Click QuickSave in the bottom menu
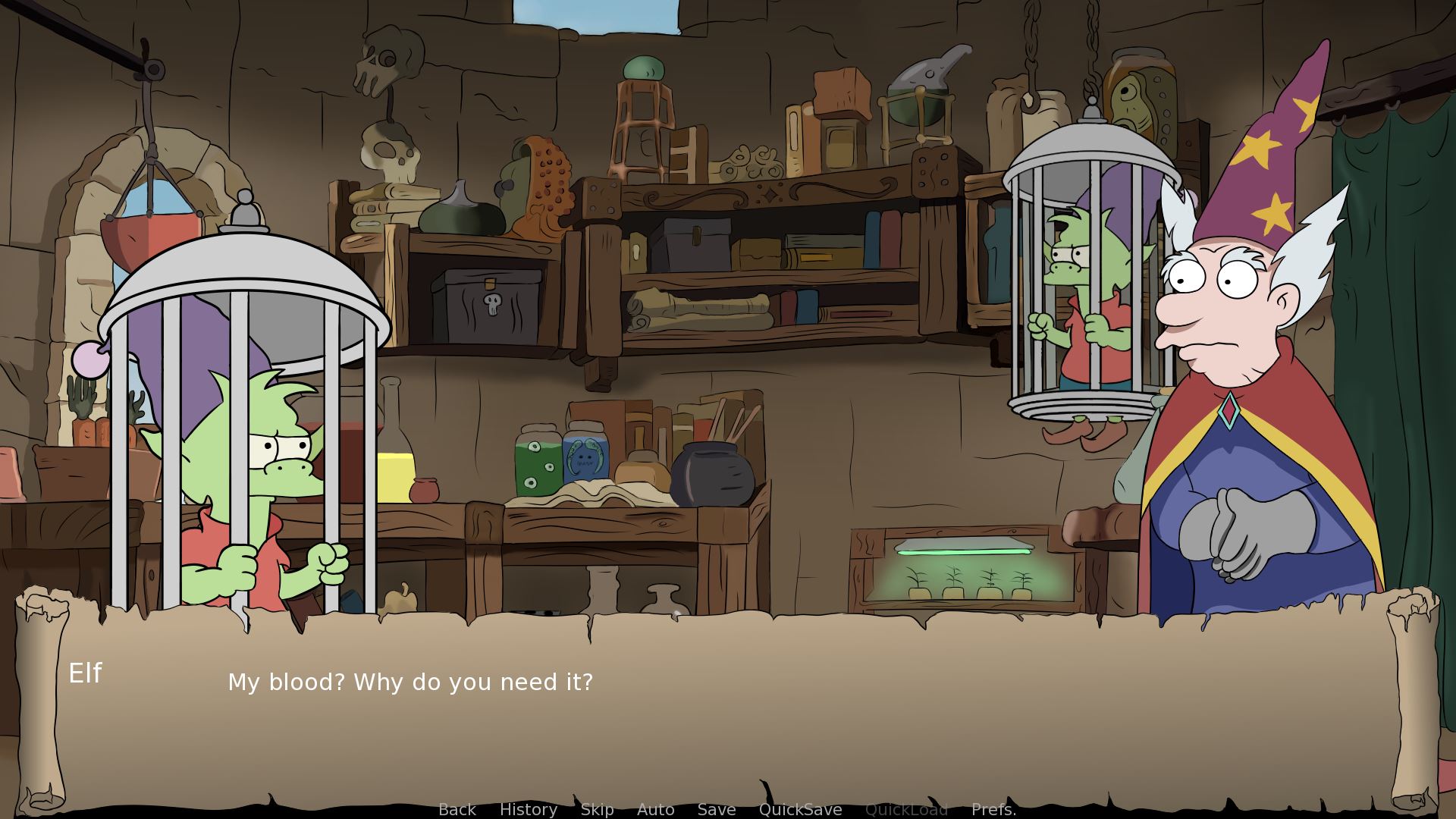This screenshot has height=819, width=1456. point(801,809)
